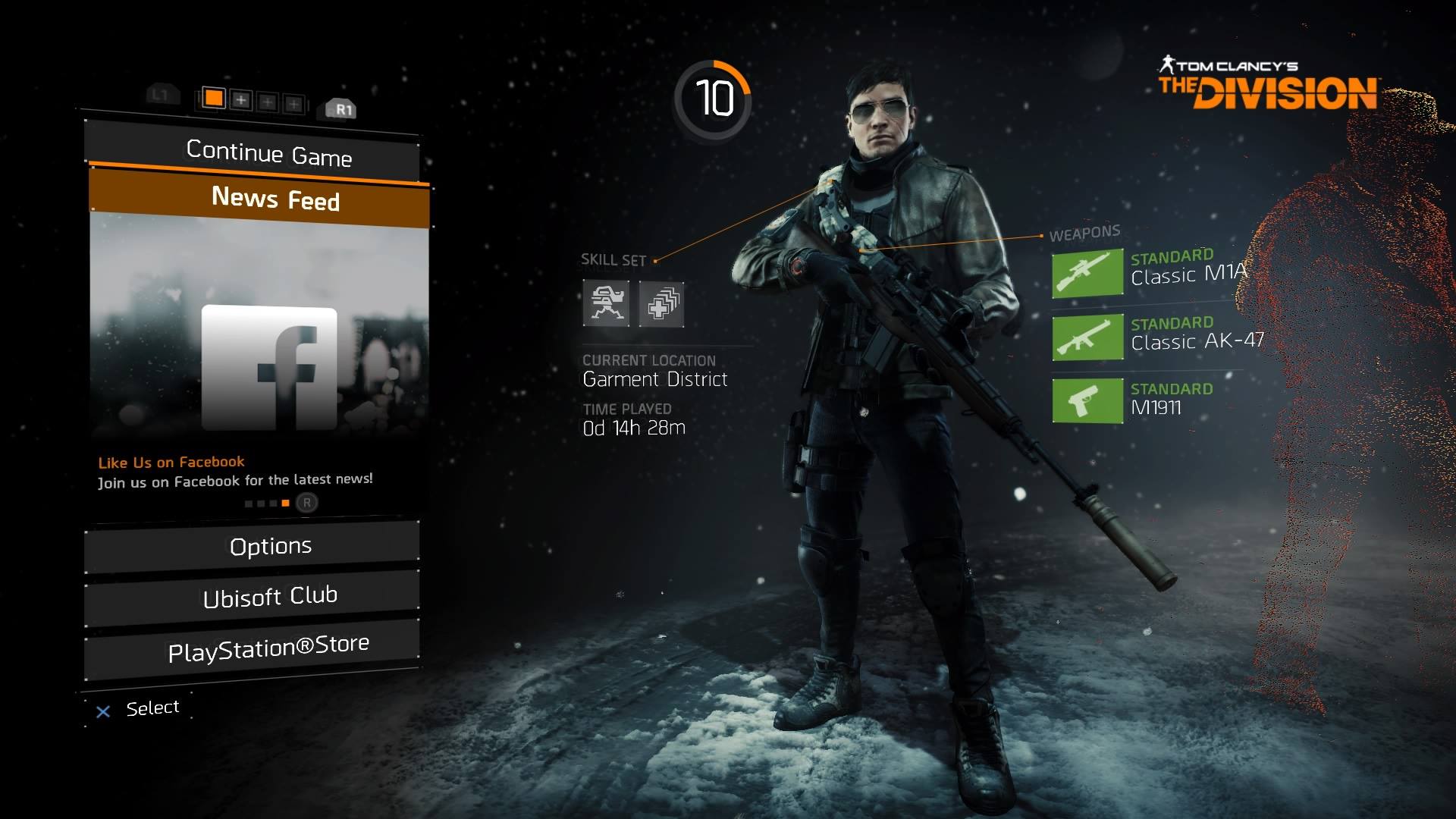This screenshot has width=1456, height=819.
Task: Choose the Classic M1A weapon icon
Action: (1087, 273)
